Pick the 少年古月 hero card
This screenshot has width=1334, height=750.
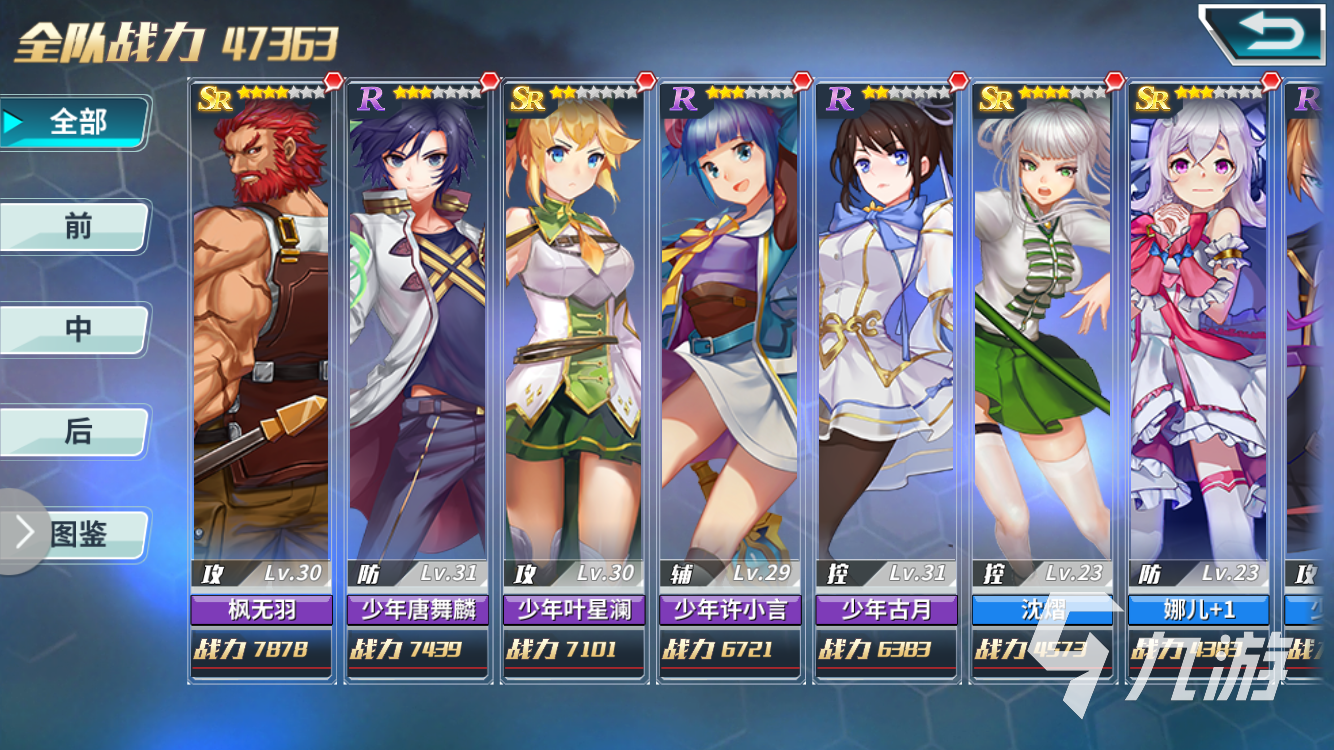(x=885, y=380)
